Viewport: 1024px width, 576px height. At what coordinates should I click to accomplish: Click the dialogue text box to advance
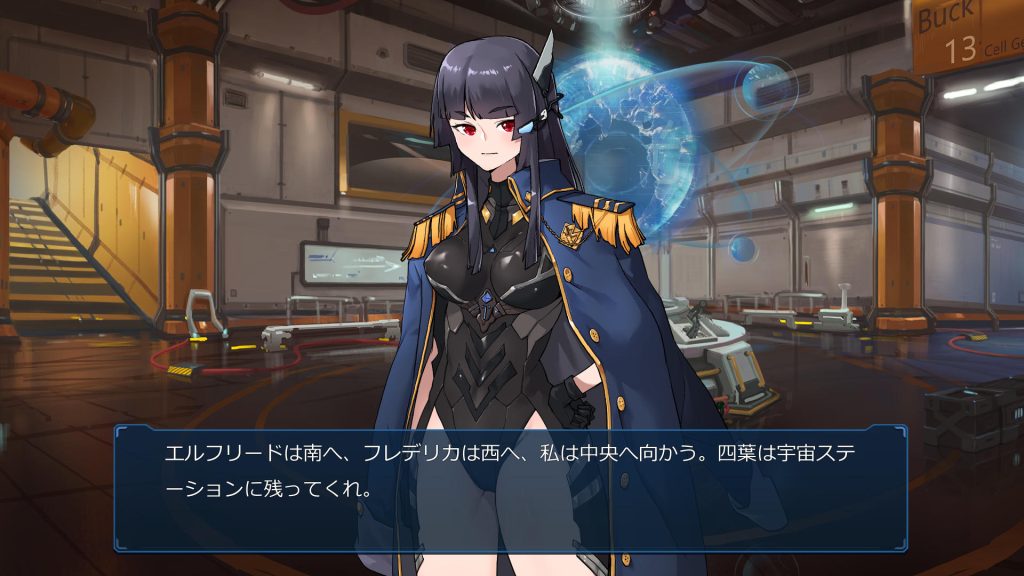point(510,487)
